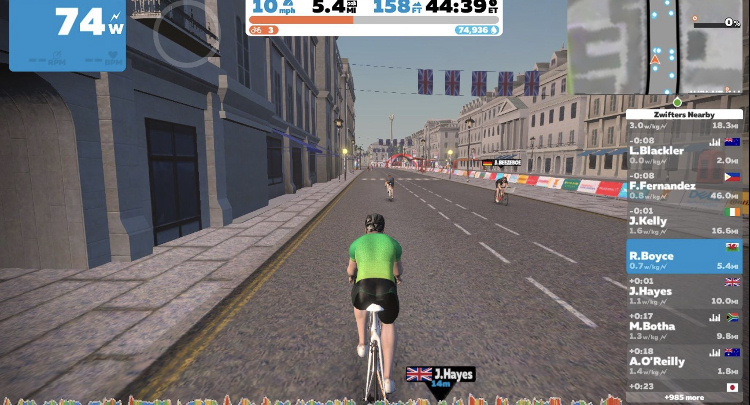Select A.O'Reilly's row in the list
This screenshot has width=750, height=405.
pos(684,362)
